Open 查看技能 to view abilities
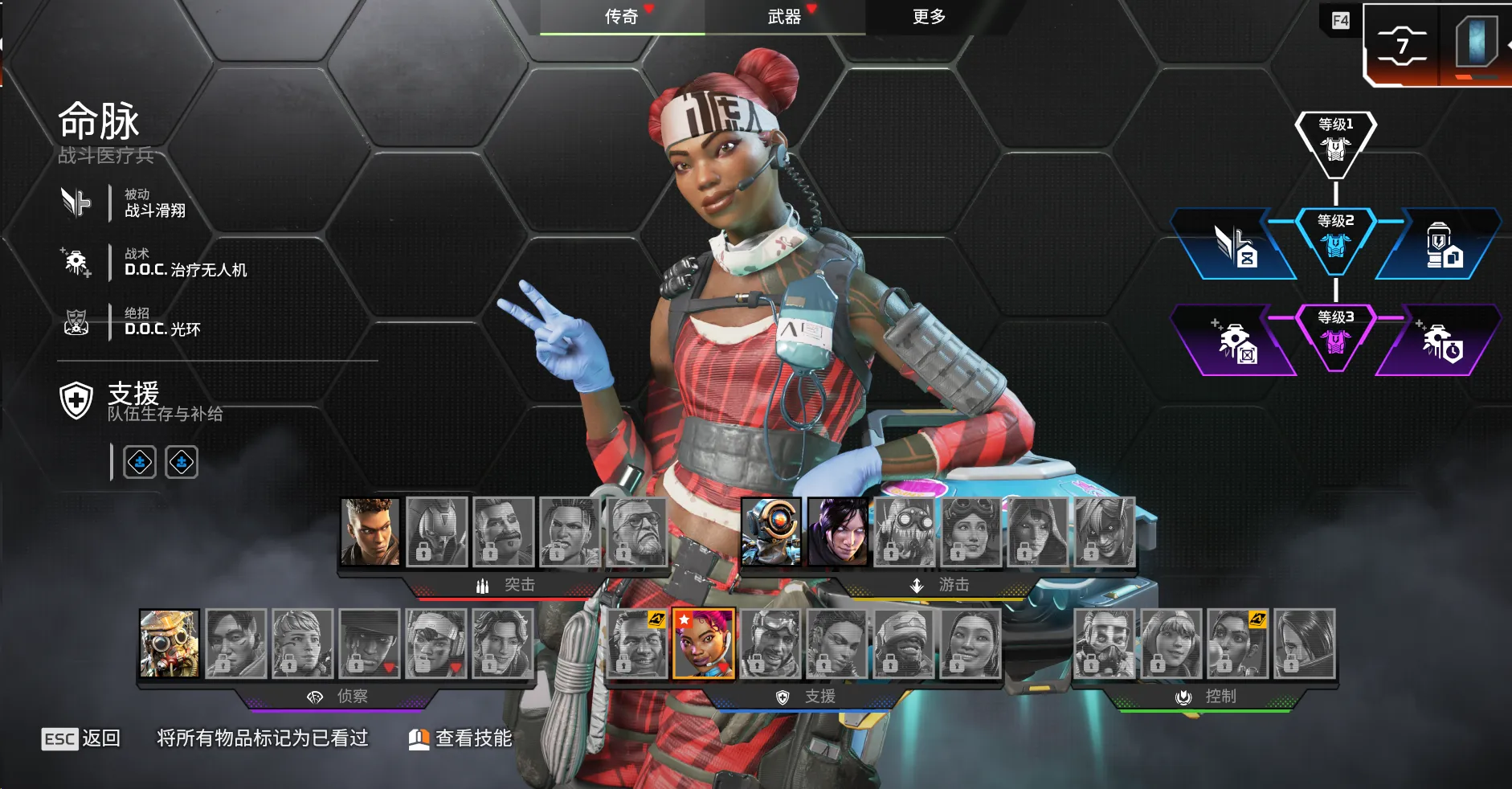 (461, 738)
